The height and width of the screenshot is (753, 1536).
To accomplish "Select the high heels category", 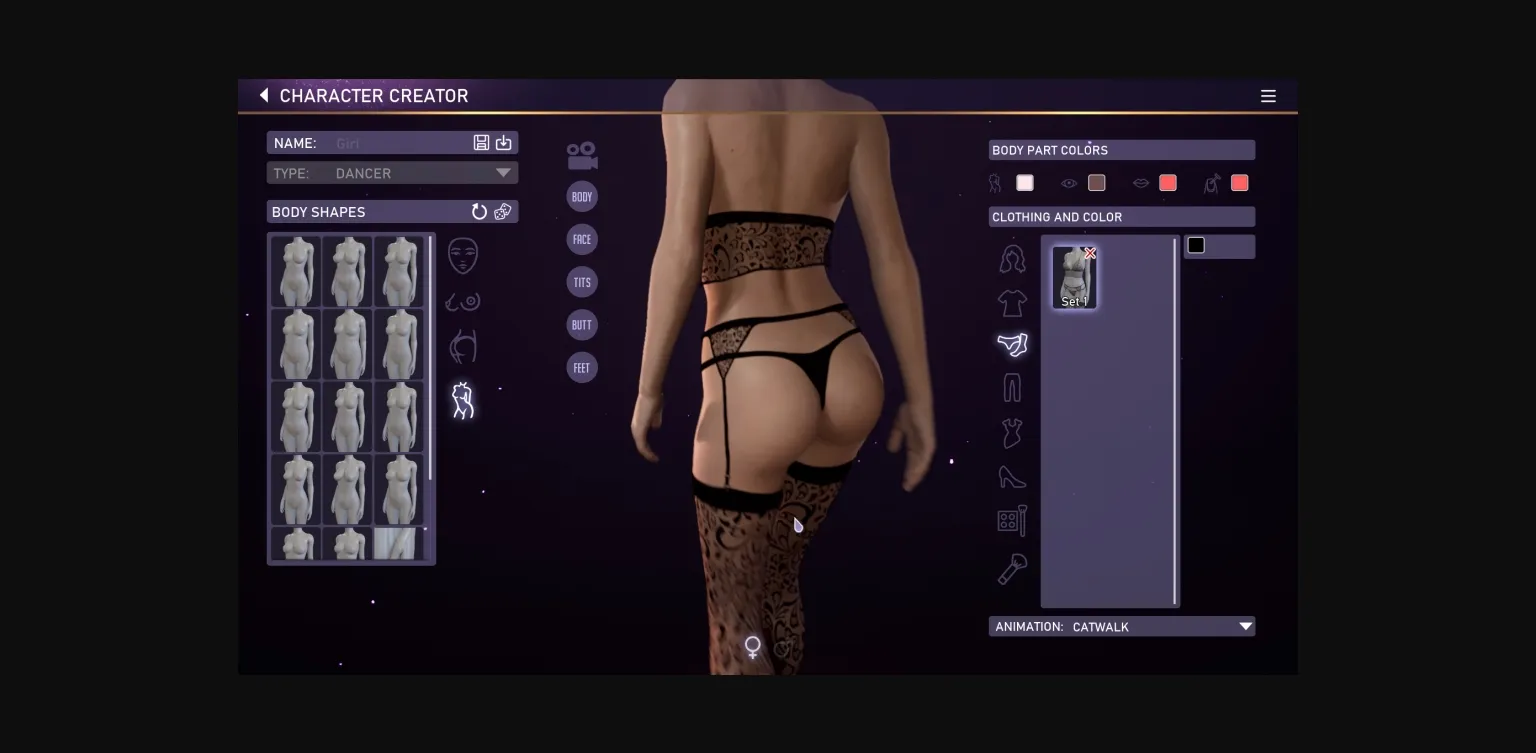I will 1012,477.
